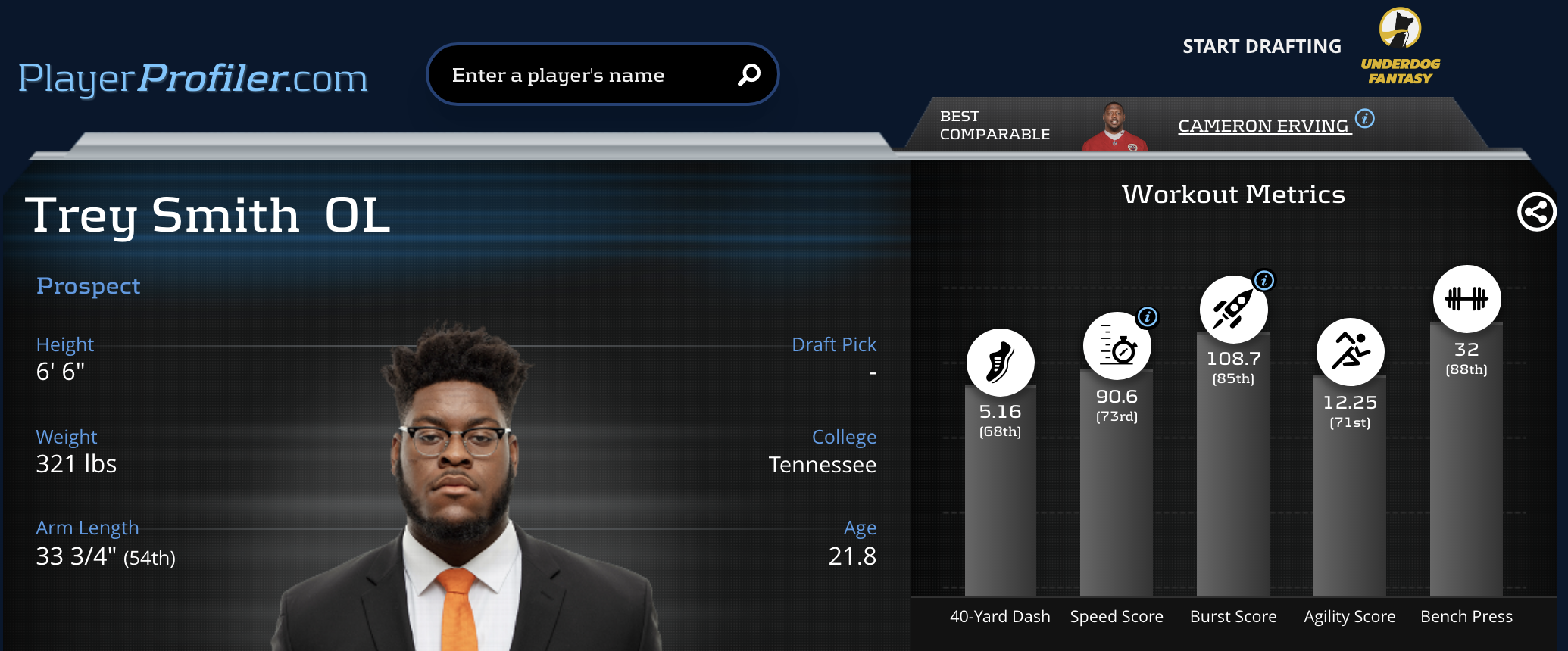Screen dimensions: 1568x651
Task: Select the Burst Score rocket icon
Action: click(1232, 310)
